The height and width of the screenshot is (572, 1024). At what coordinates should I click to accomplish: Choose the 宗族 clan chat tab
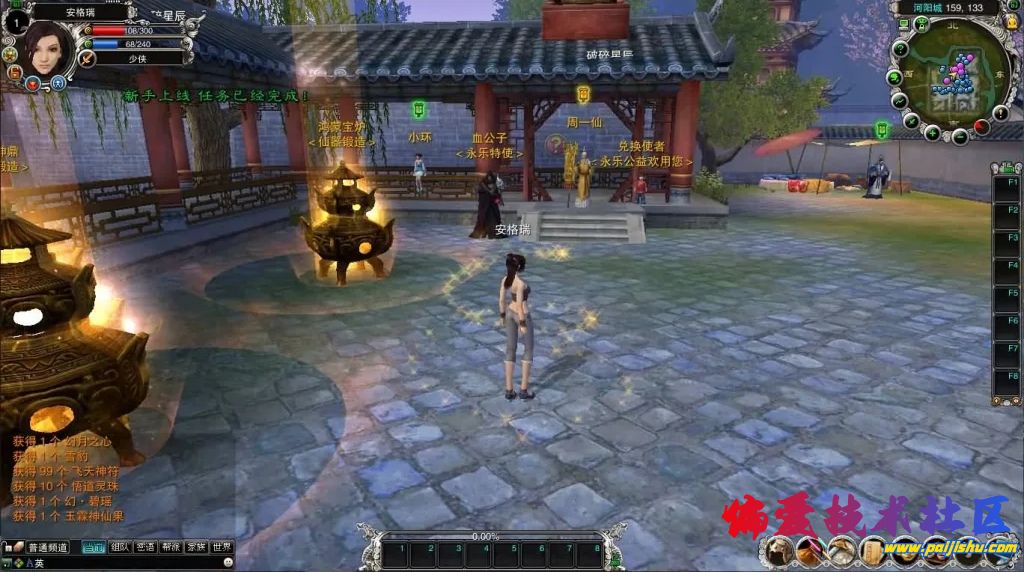tap(197, 547)
